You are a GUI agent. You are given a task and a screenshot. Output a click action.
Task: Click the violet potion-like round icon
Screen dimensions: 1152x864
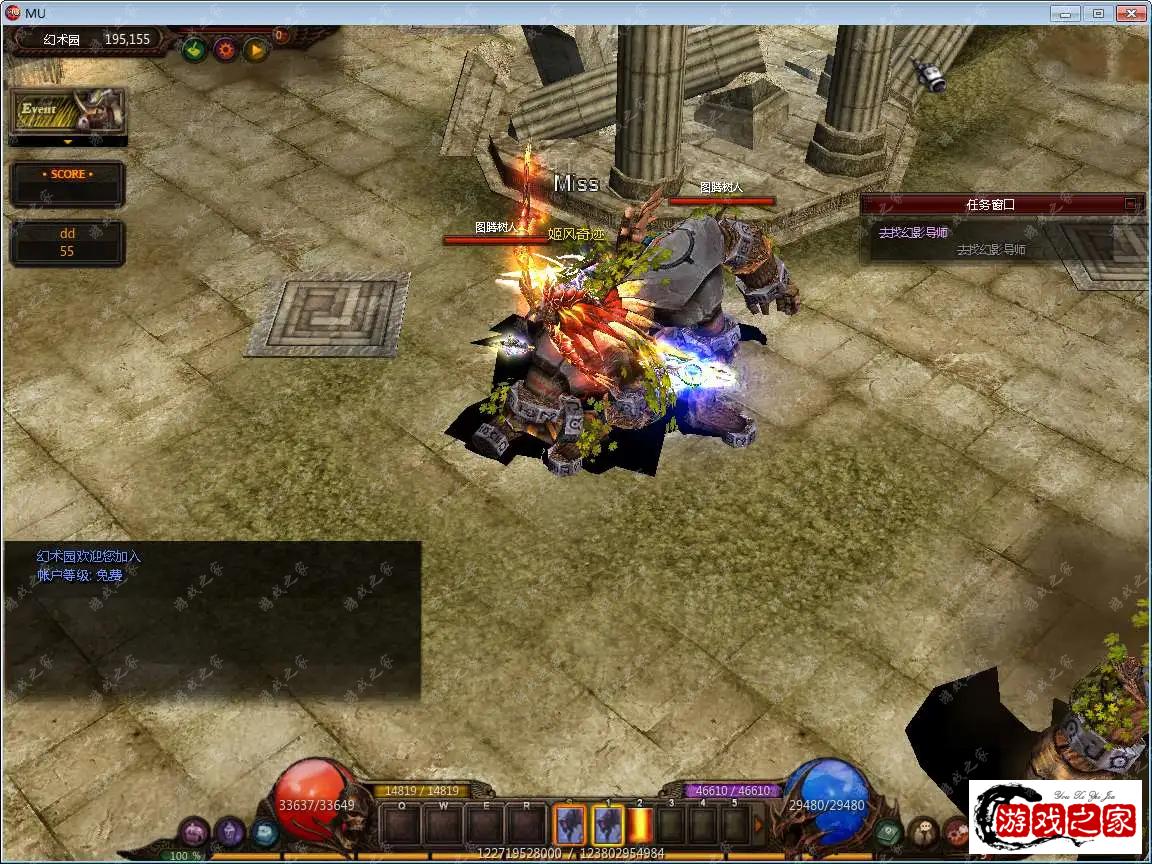[x=230, y=830]
